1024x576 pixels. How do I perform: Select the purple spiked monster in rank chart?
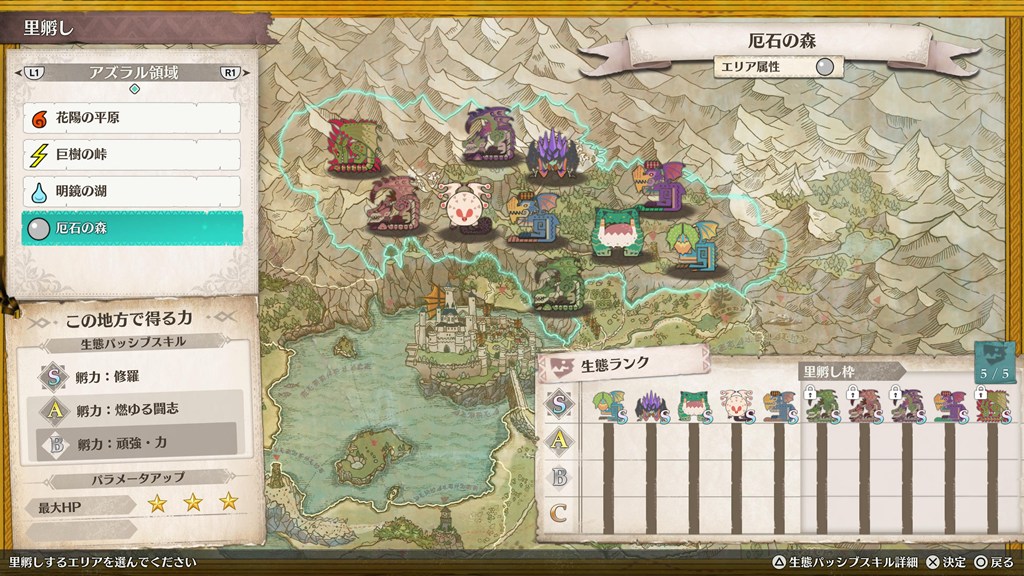click(x=651, y=405)
